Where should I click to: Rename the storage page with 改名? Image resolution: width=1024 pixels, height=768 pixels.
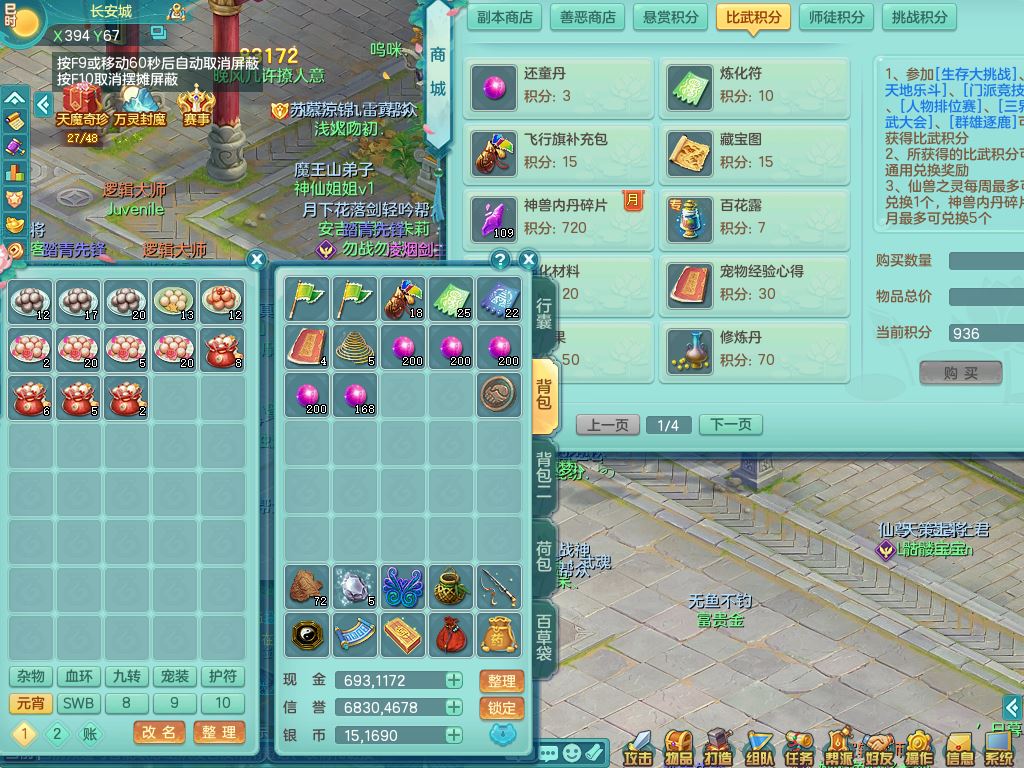[159, 733]
